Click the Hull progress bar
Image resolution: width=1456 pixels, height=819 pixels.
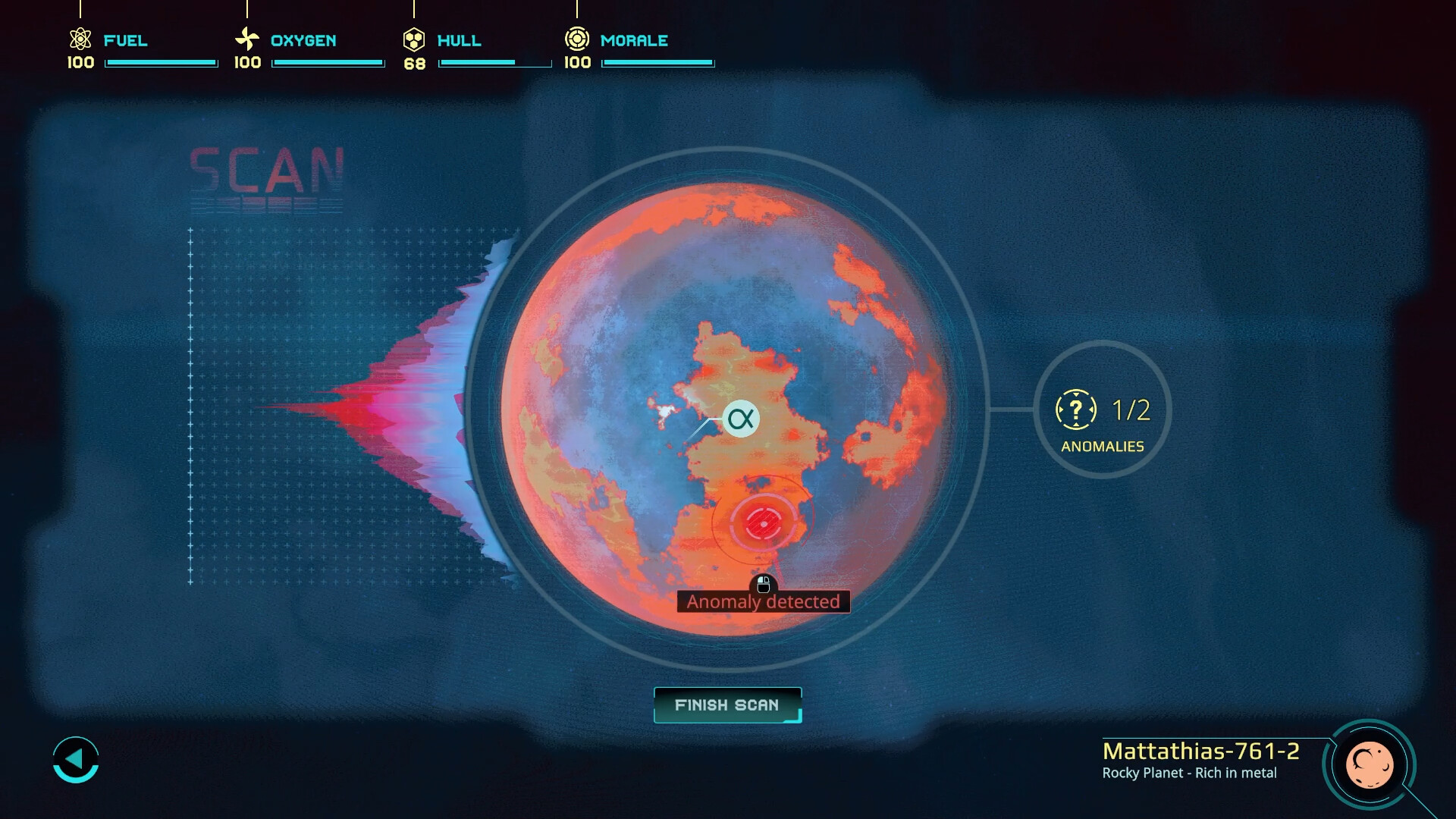(494, 63)
